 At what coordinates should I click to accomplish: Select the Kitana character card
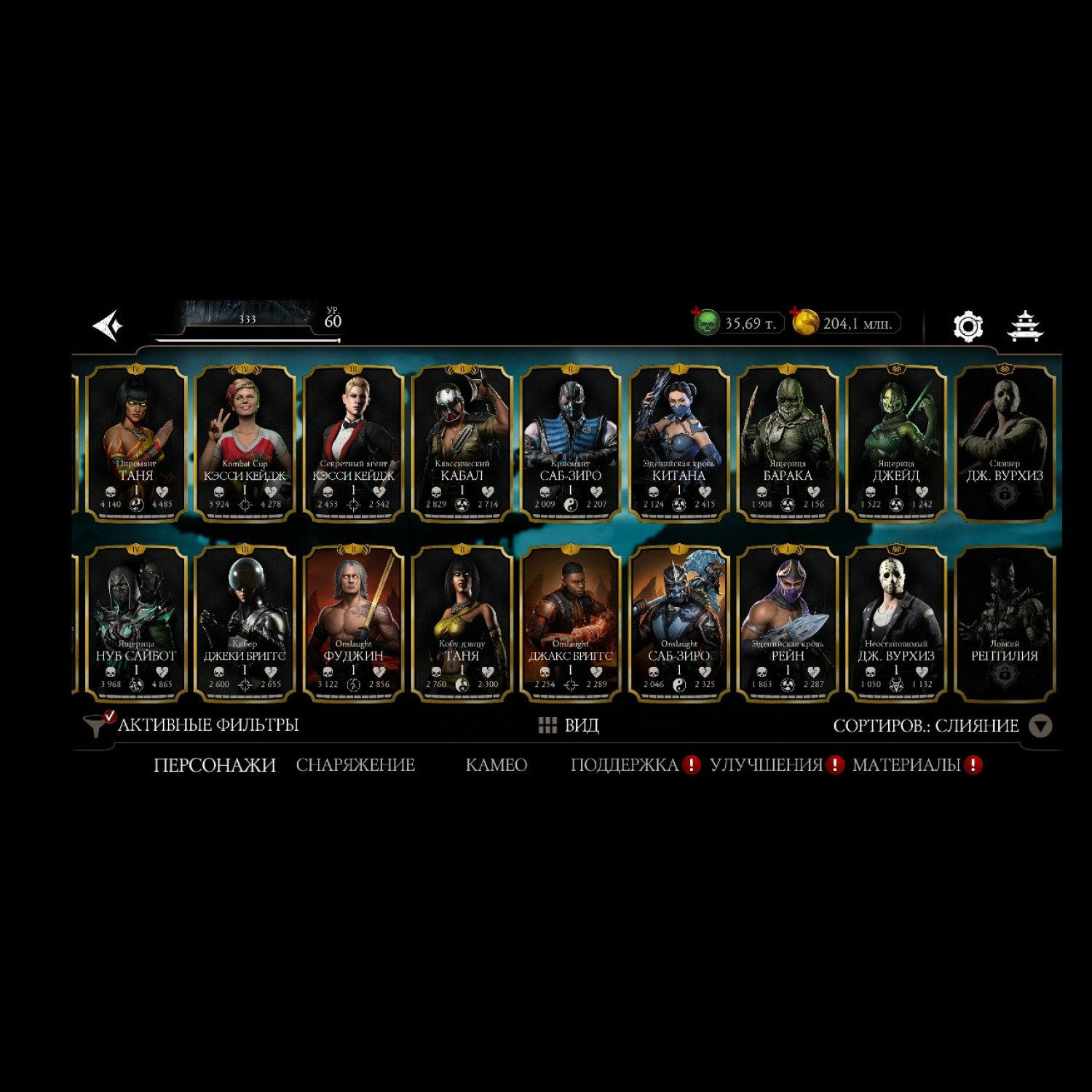[678, 443]
